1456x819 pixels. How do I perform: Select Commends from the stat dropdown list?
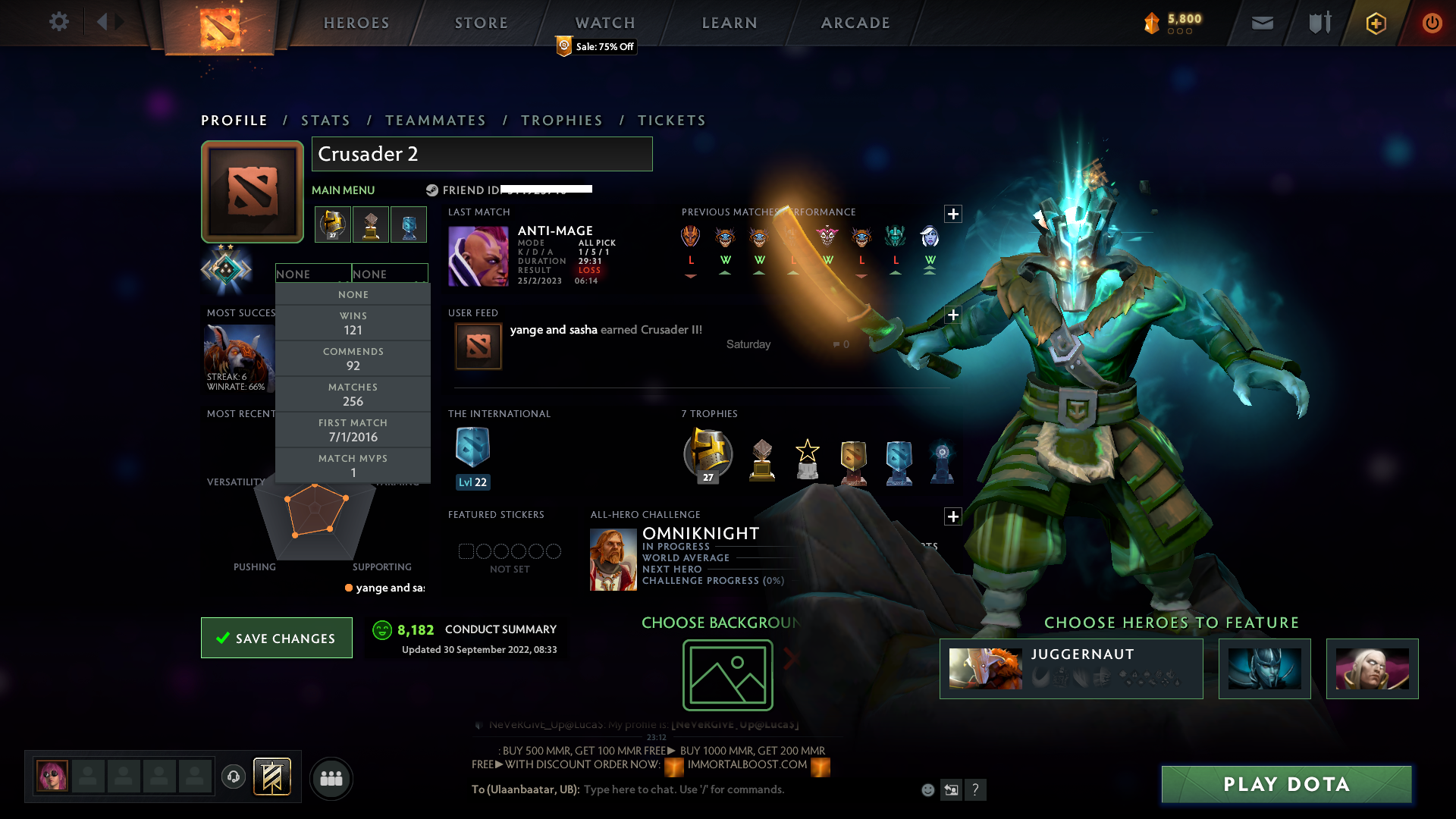pos(353,358)
